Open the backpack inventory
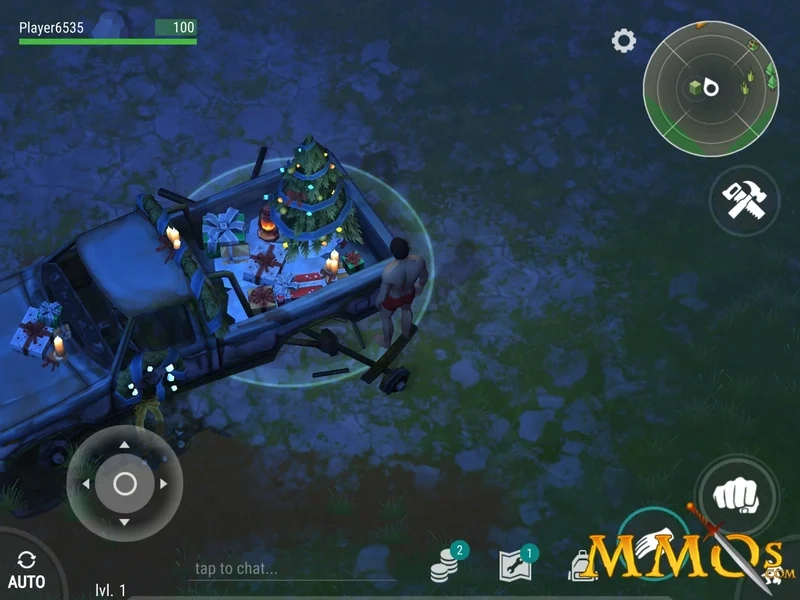Image resolution: width=800 pixels, height=600 pixels. pyautogui.click(x=583, y=566)
